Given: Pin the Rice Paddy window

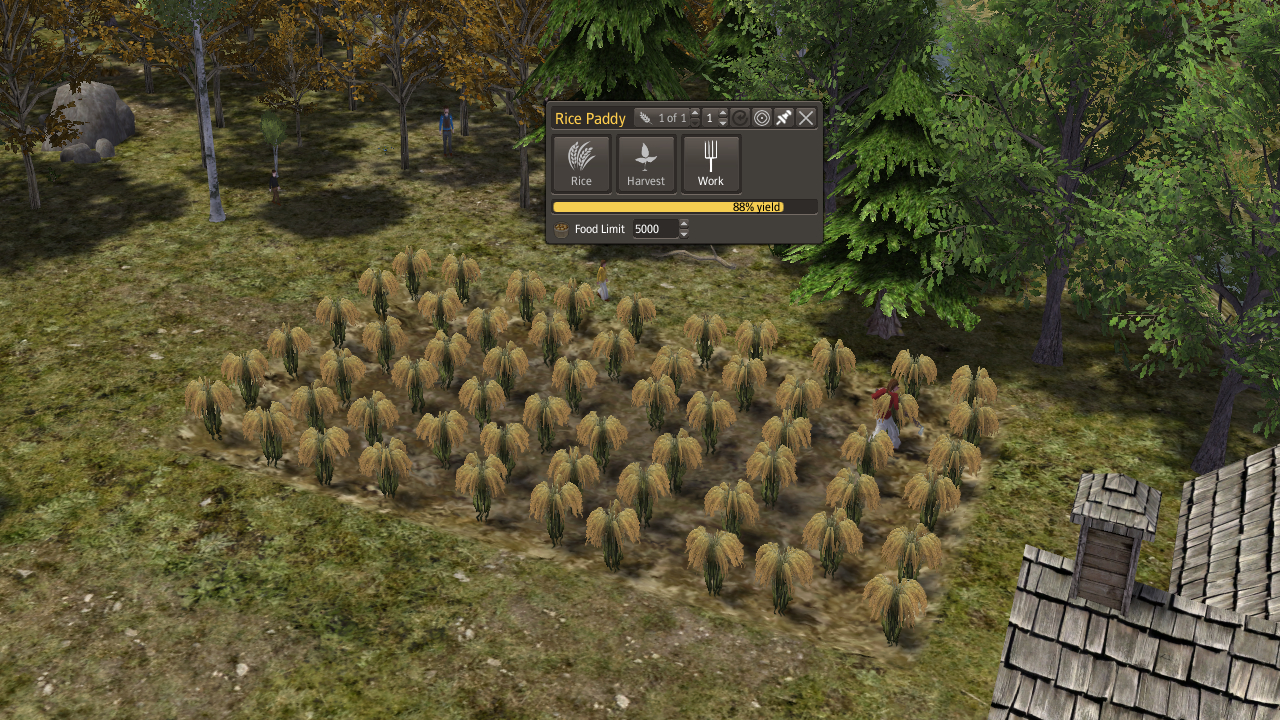Looking at the screenshot, I should point(784,118).
